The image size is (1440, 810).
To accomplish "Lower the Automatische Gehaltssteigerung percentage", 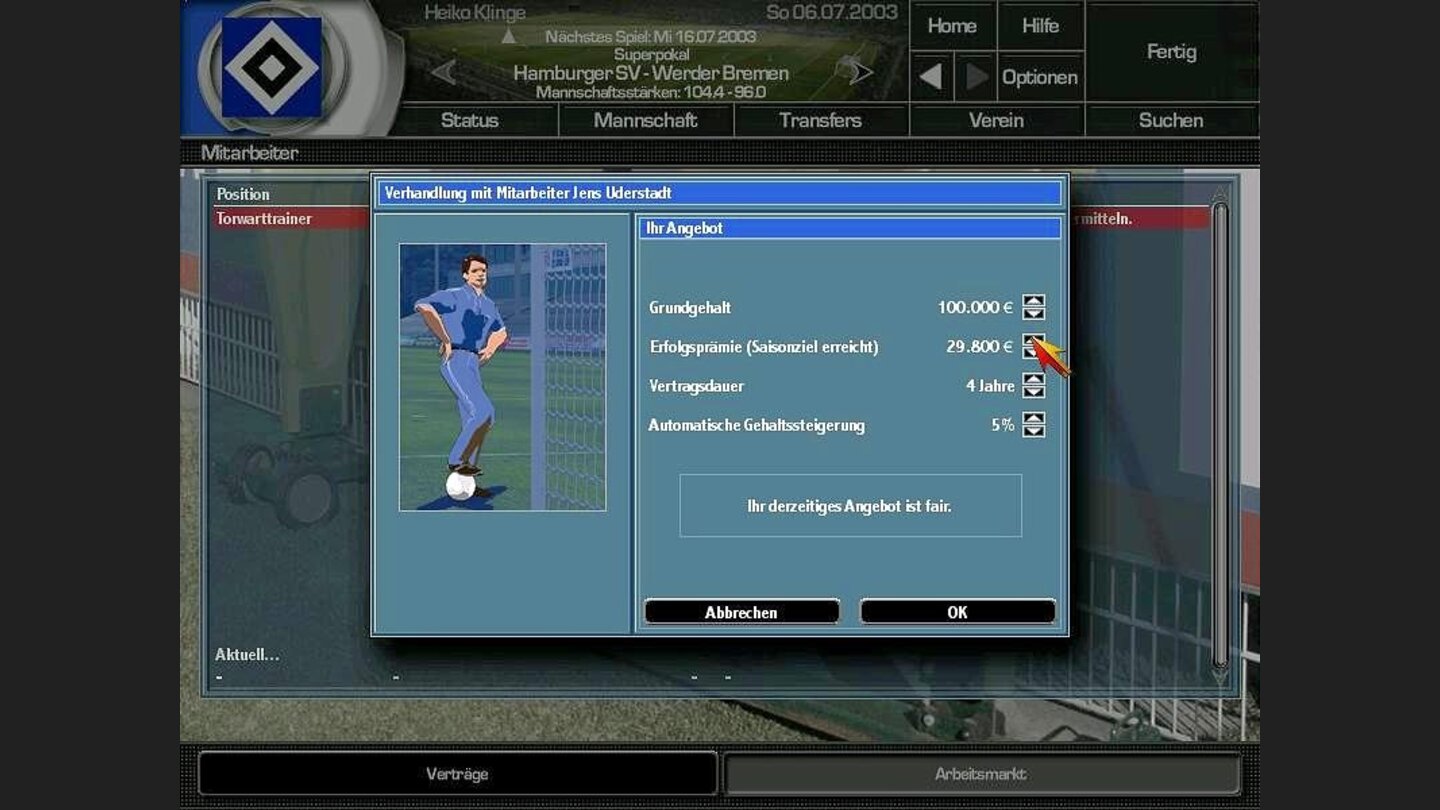I will pos(1033,431).
